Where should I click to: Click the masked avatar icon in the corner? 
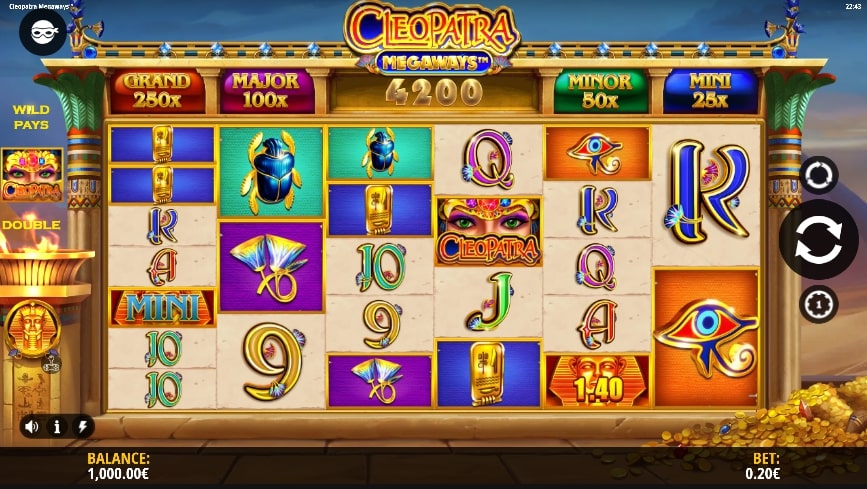pyautogui.click(x=42, y=32)
